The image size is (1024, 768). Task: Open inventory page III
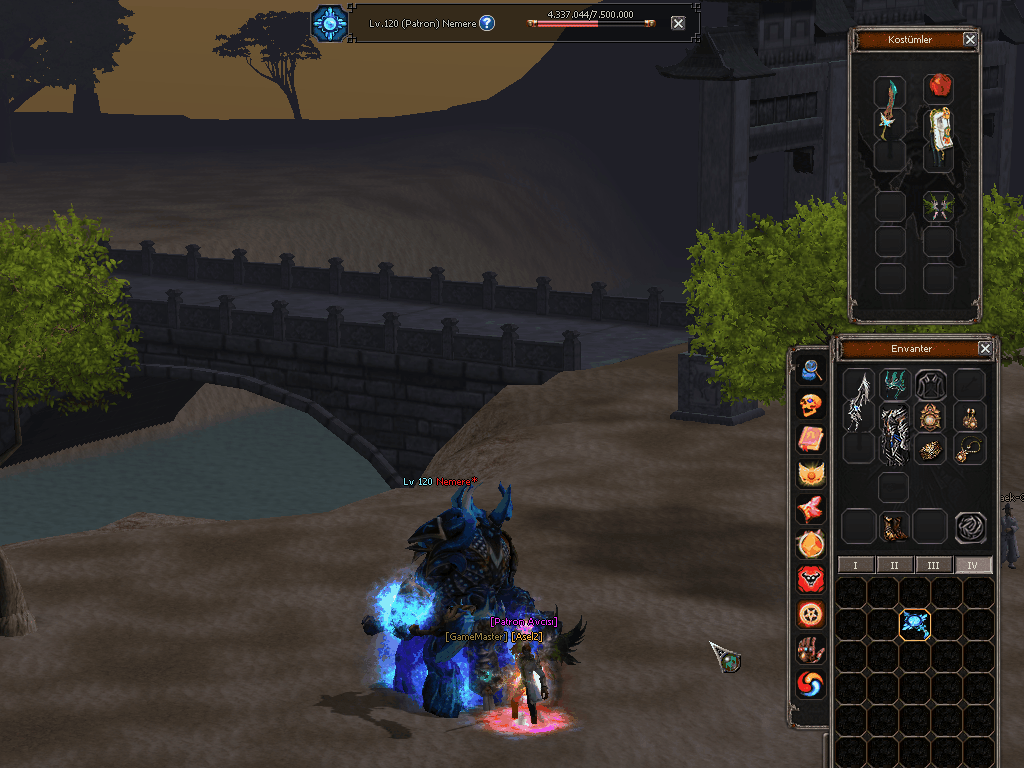933,565
